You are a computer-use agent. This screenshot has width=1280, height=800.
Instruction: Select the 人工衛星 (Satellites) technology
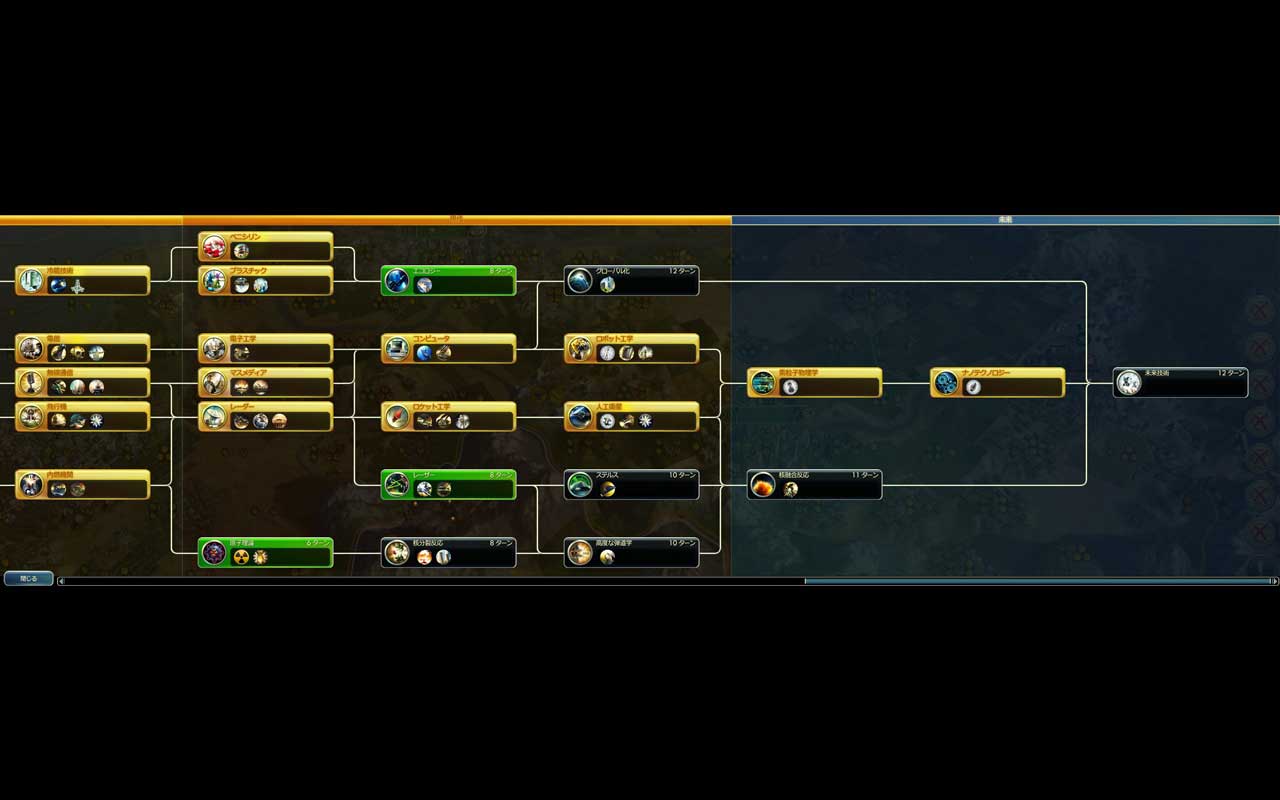(632, 417)
